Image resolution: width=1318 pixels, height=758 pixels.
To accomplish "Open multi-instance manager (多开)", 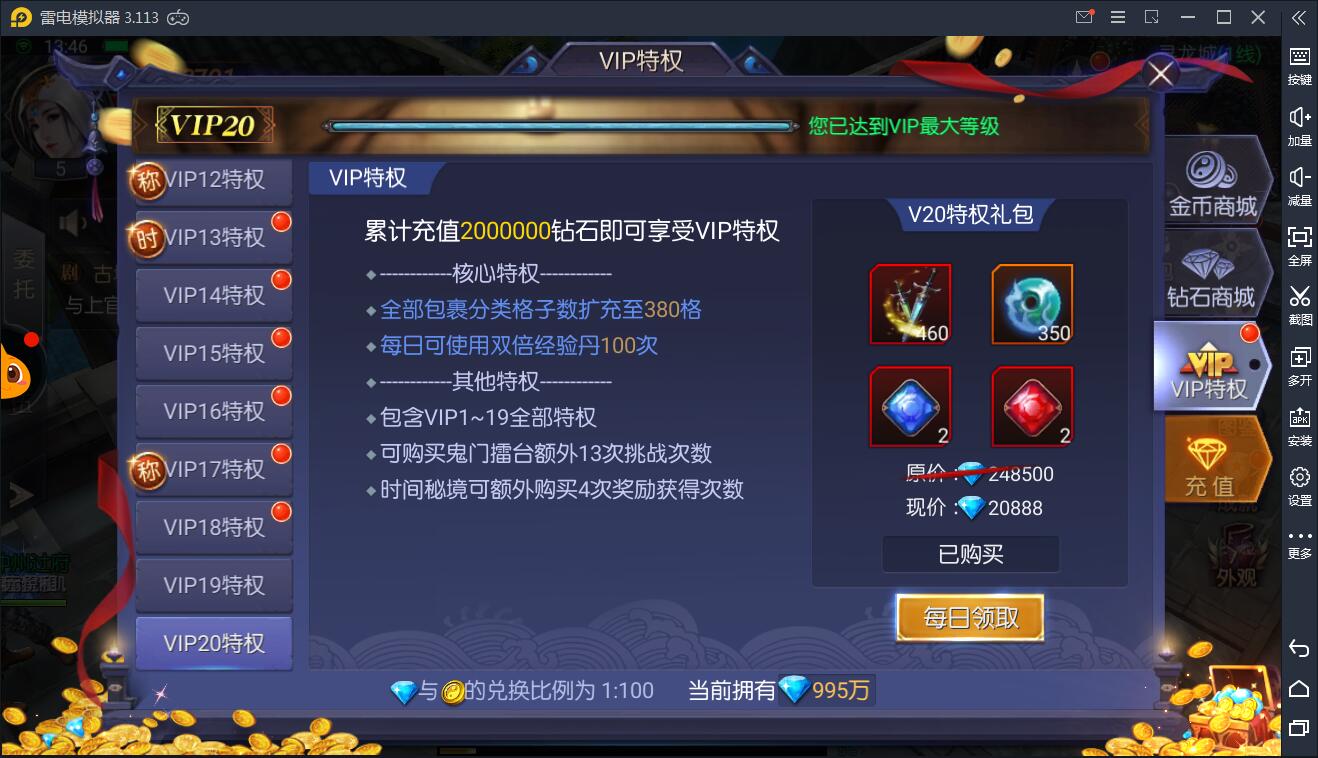I will (x=1299, y=364).
